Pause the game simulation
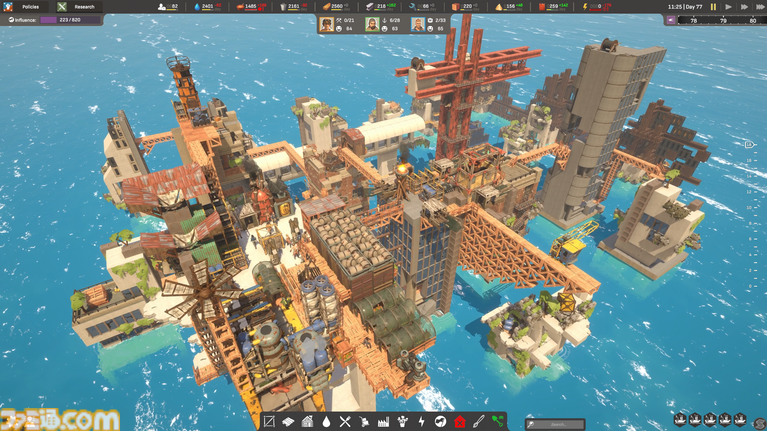 point(713,6)
